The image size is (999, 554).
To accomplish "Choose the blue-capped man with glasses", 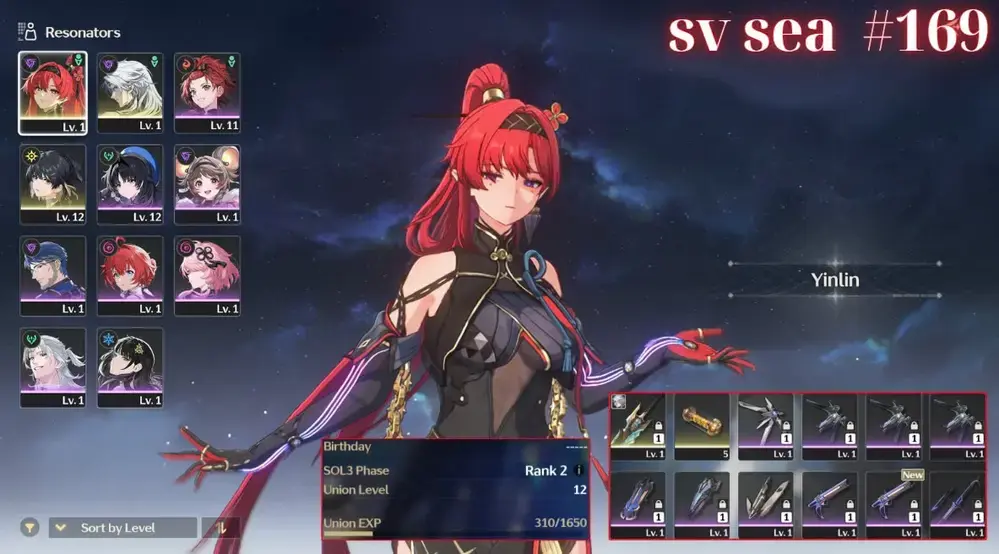I will click(x=52, y=276).
